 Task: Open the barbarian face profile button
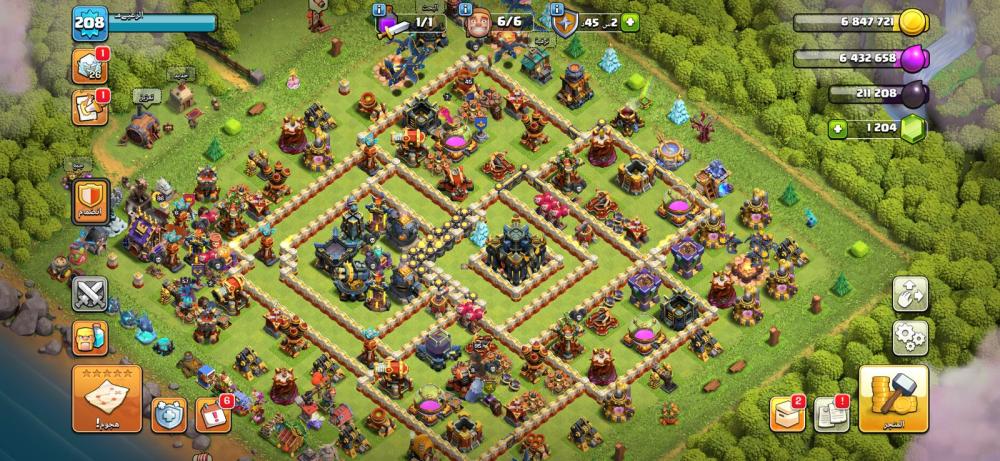[89, 339]
